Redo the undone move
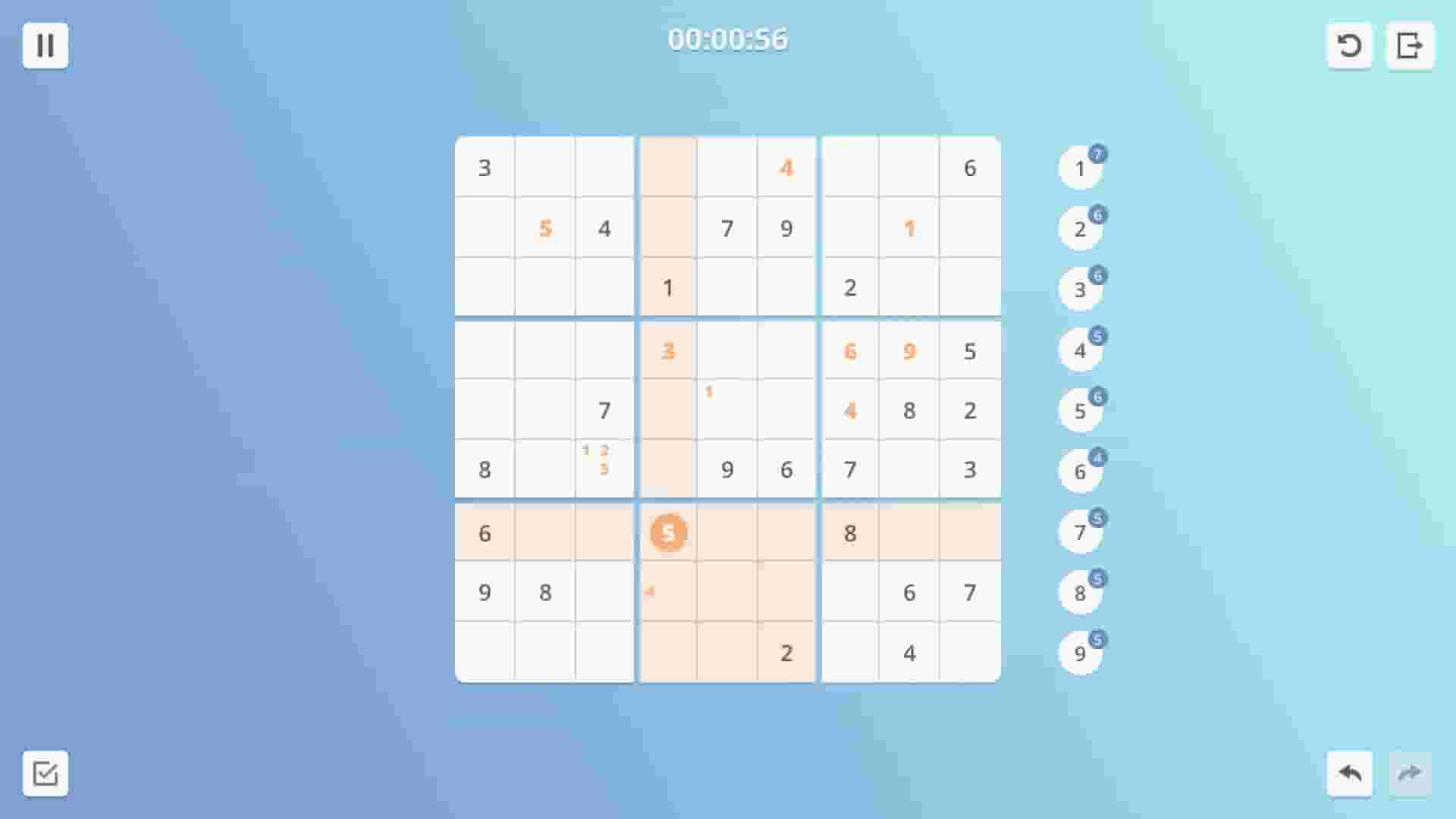1456x819 pixels. (1411, 774)
